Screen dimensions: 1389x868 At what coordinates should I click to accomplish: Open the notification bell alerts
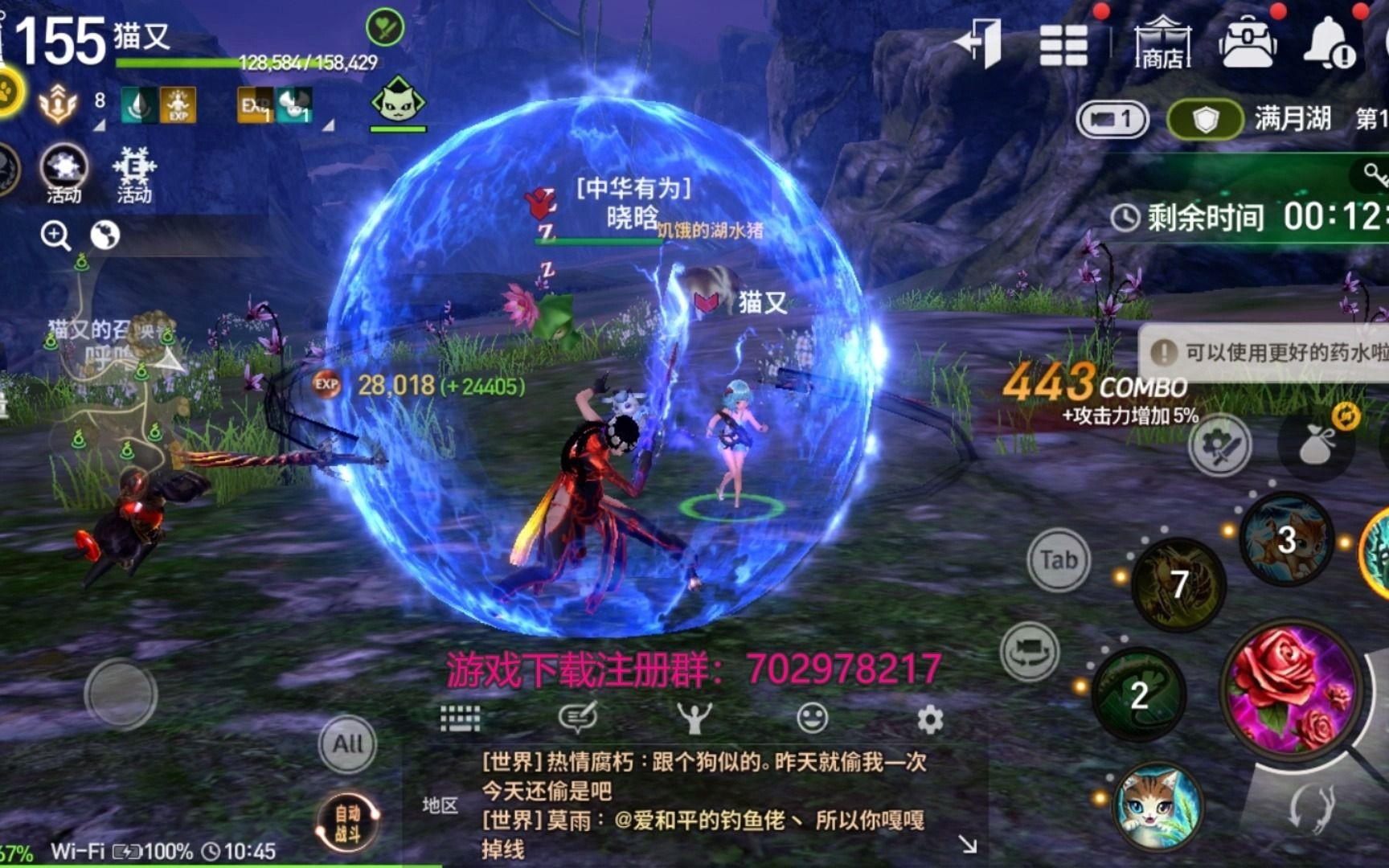tap(1328, 43)
